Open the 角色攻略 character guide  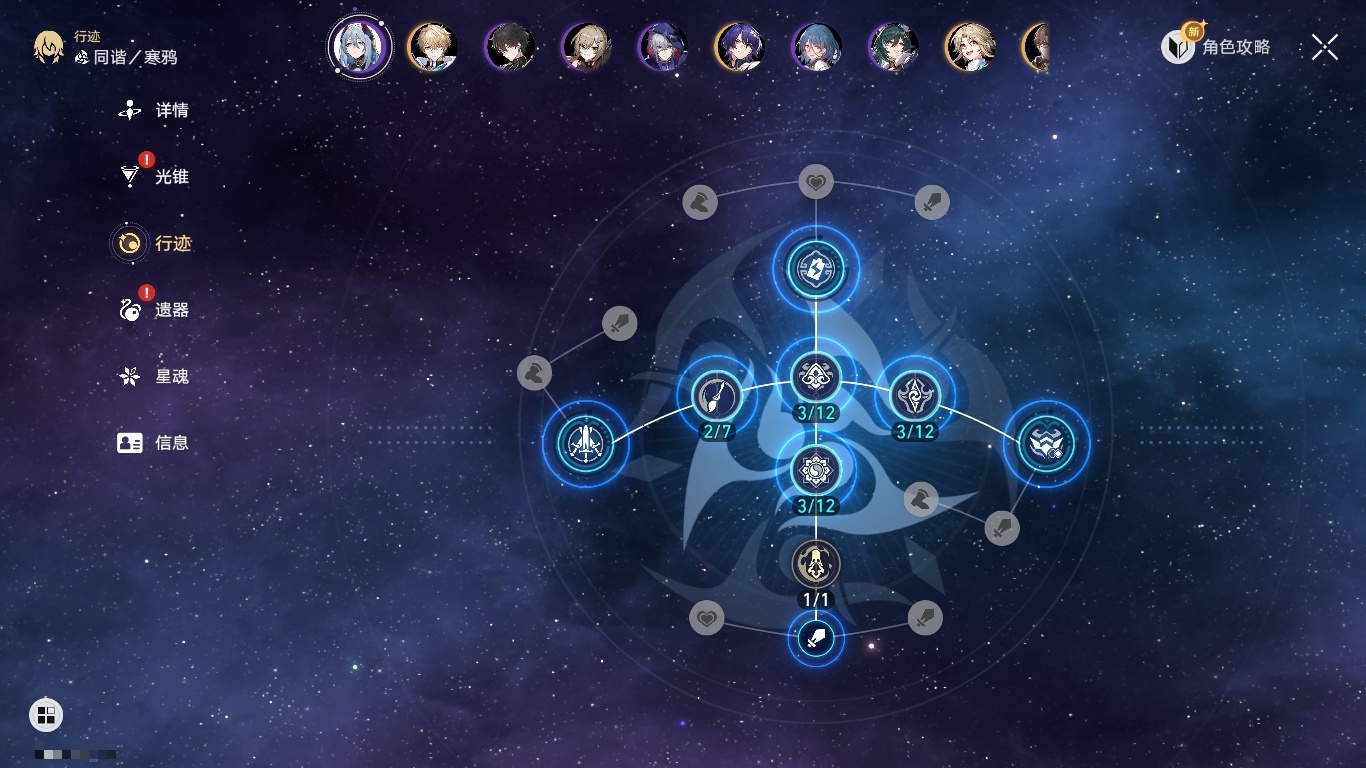tap(1216, 46)
